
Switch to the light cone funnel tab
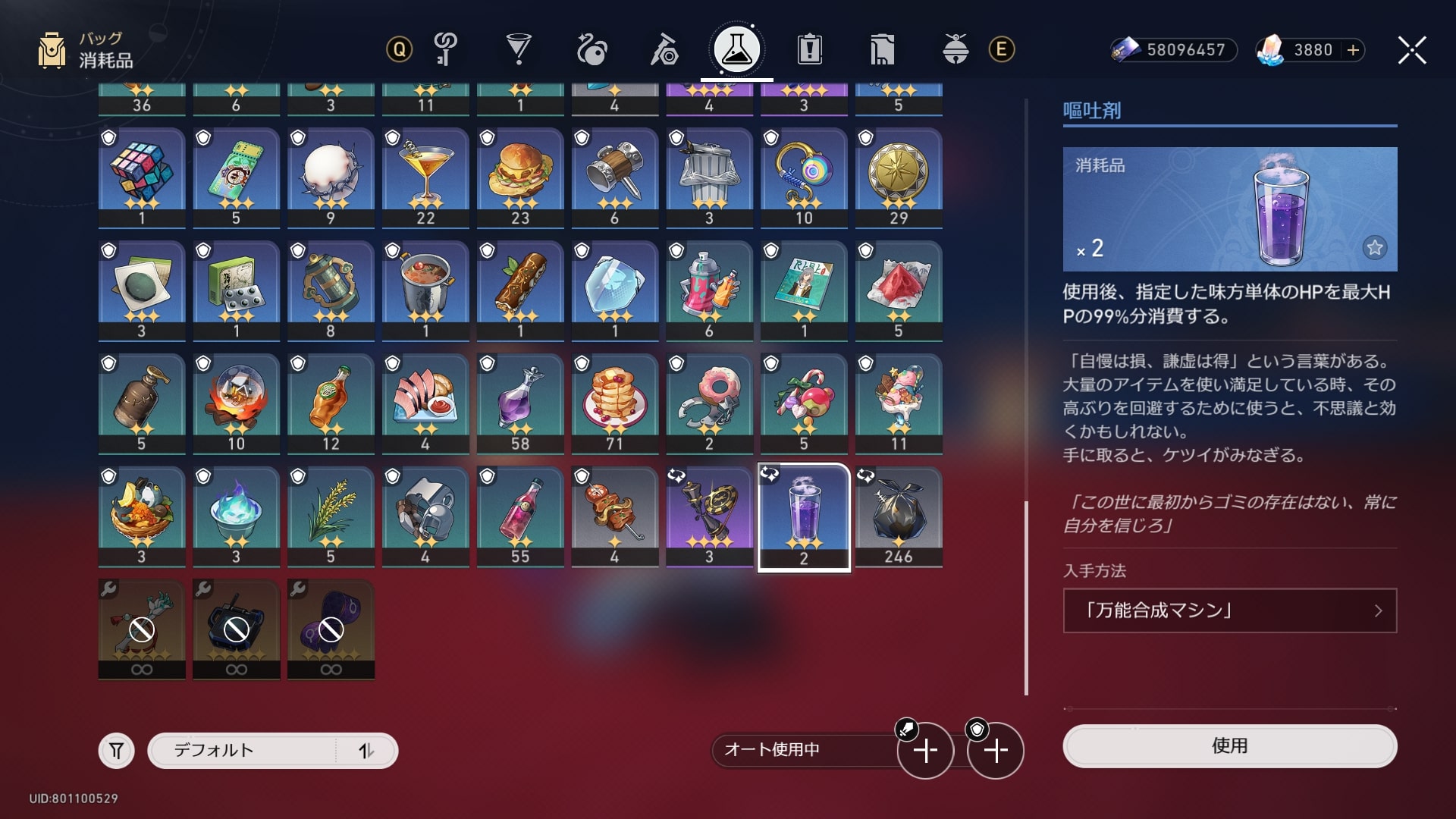pyautogui.click(x=519, y=50)
